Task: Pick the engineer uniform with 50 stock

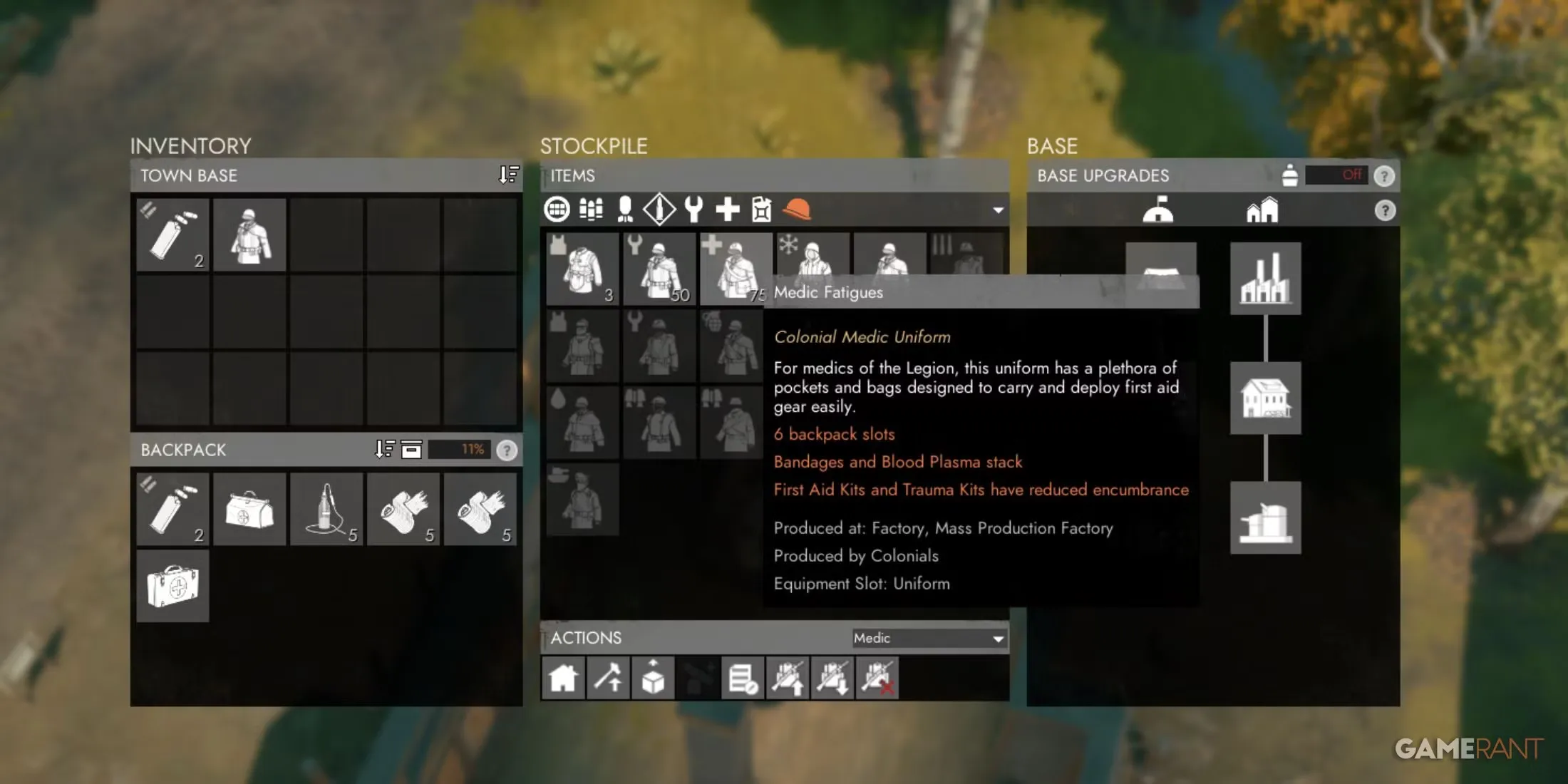Action: tap(659, 268)
